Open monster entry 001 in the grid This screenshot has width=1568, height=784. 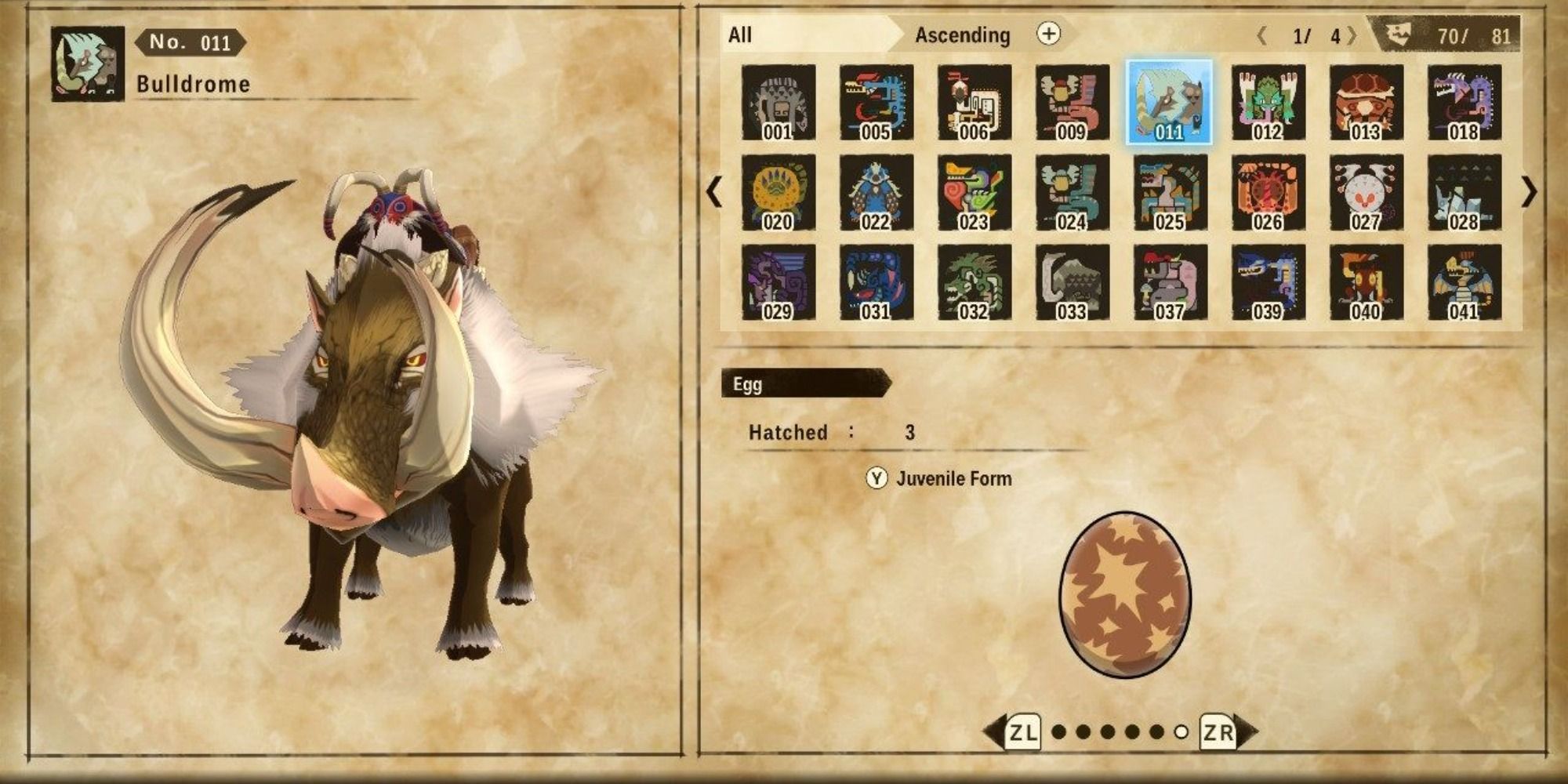(x=778, y=102)
